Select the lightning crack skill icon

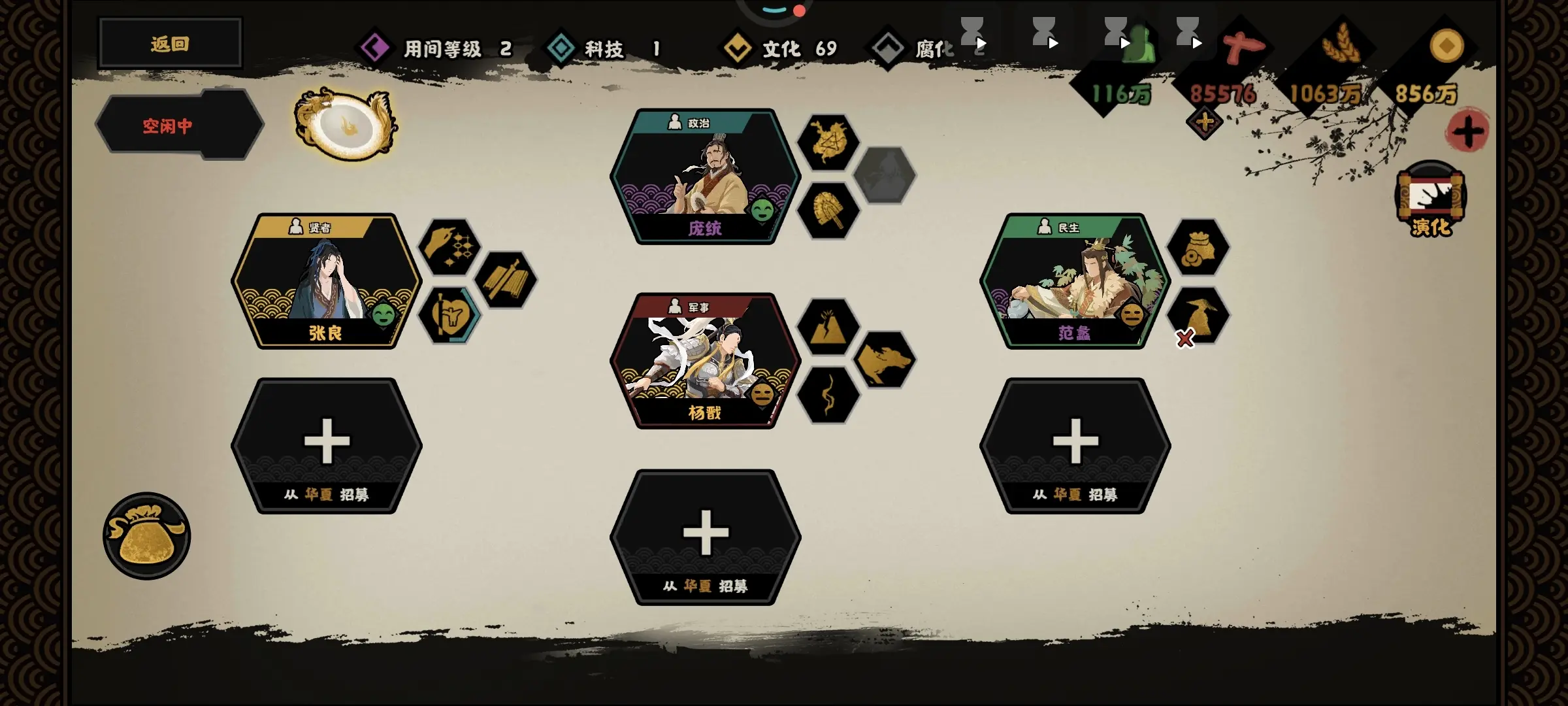(828, 395)
